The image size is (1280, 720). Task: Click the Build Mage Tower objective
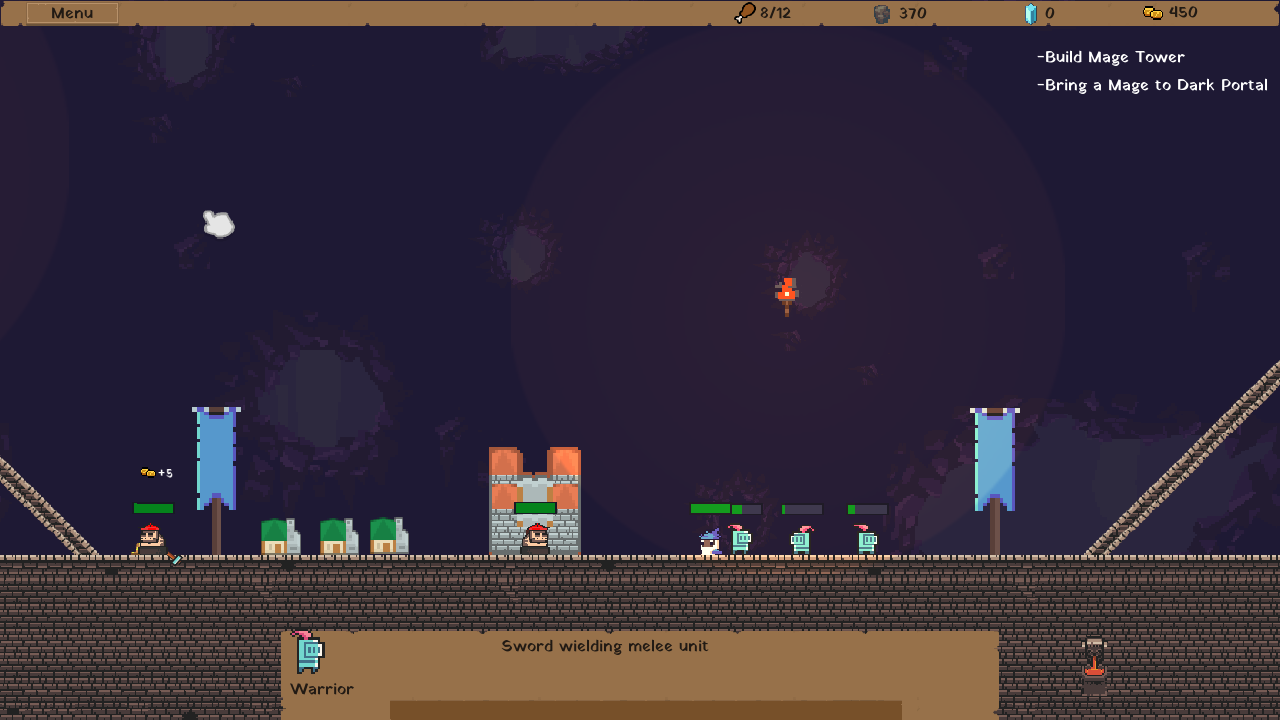pos(1111,57)
